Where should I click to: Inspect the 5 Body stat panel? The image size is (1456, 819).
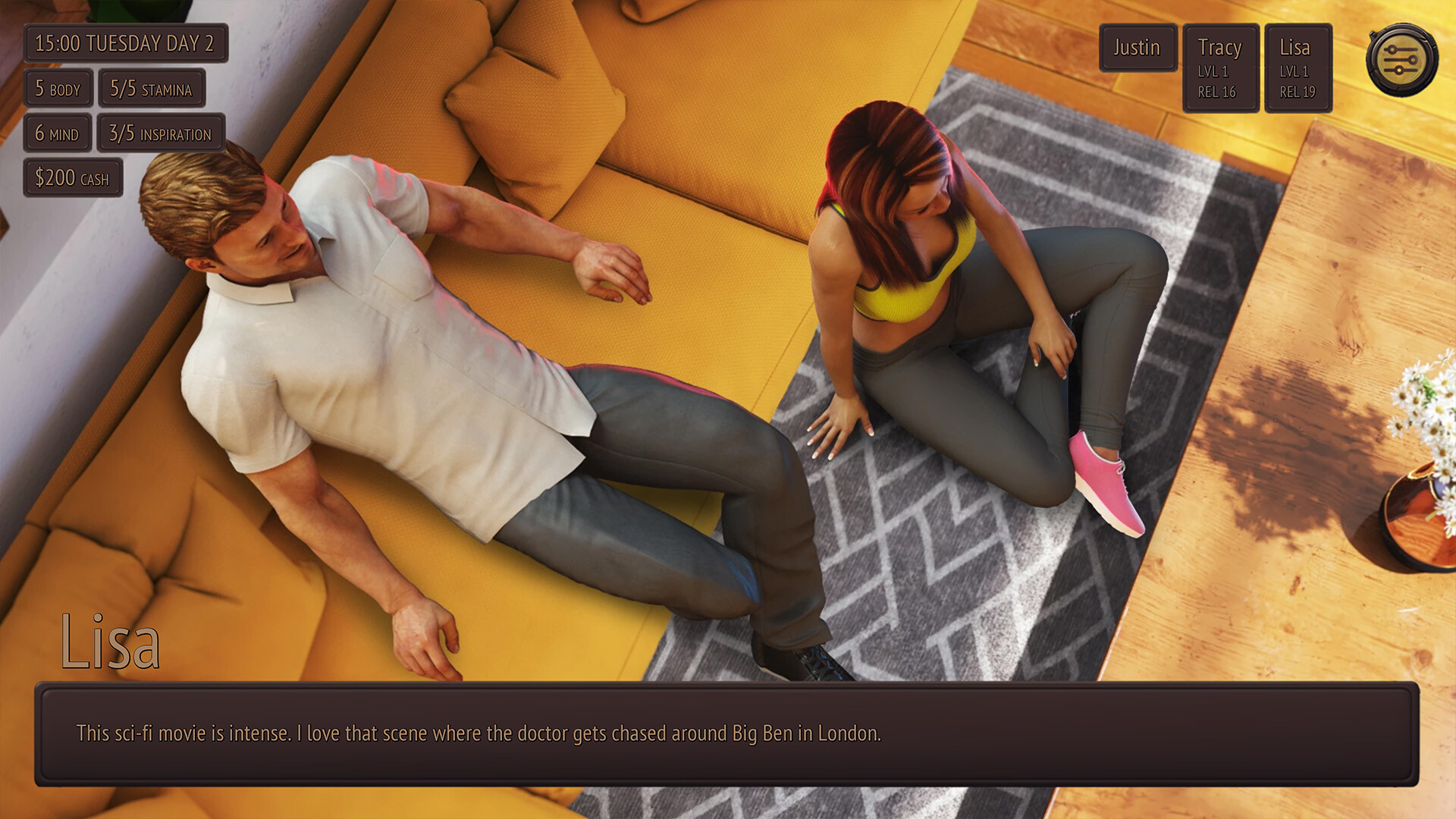pyautogui.click(x=58, y=89)
